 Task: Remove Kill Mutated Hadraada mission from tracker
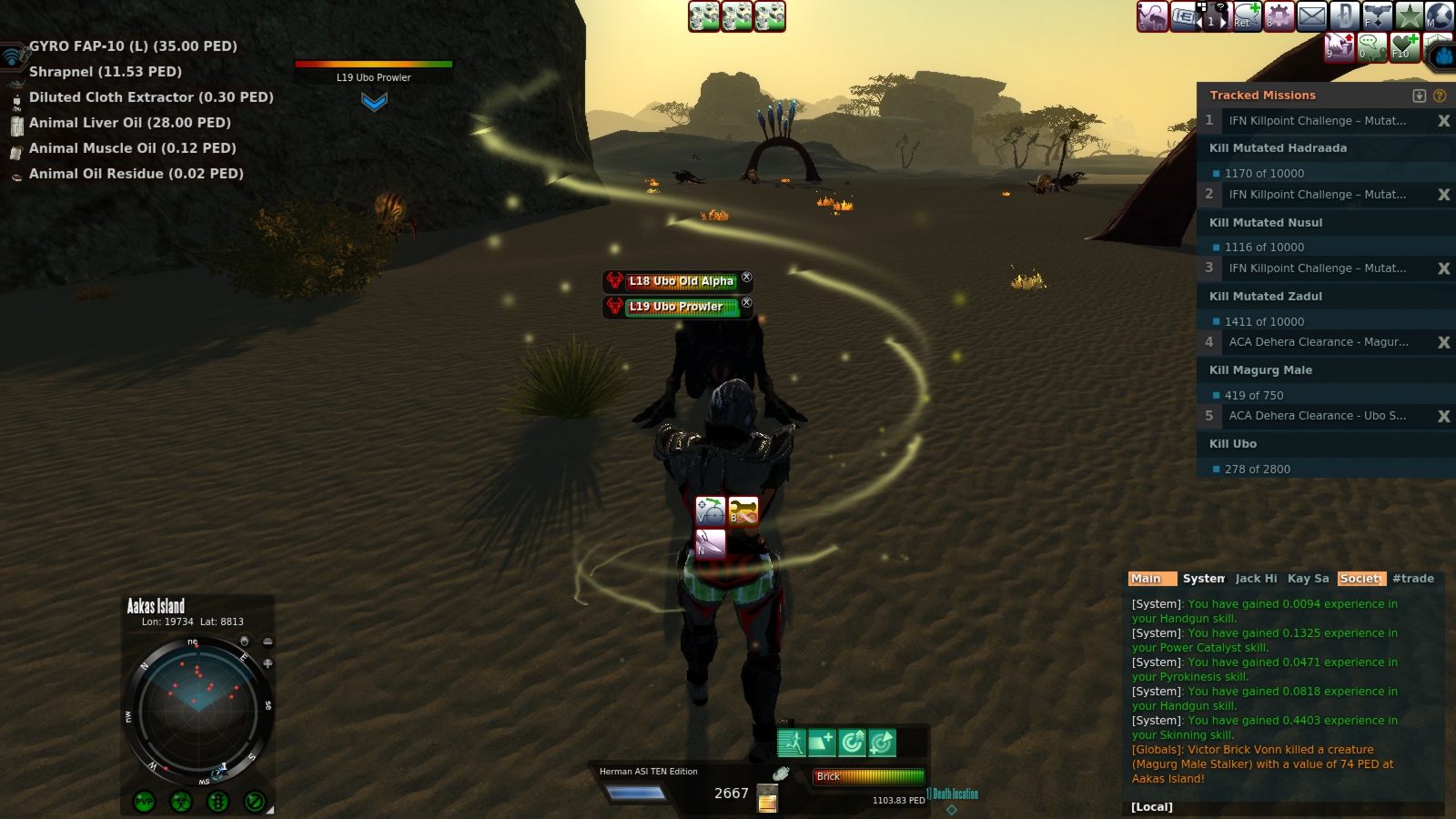pos(1443,121)
